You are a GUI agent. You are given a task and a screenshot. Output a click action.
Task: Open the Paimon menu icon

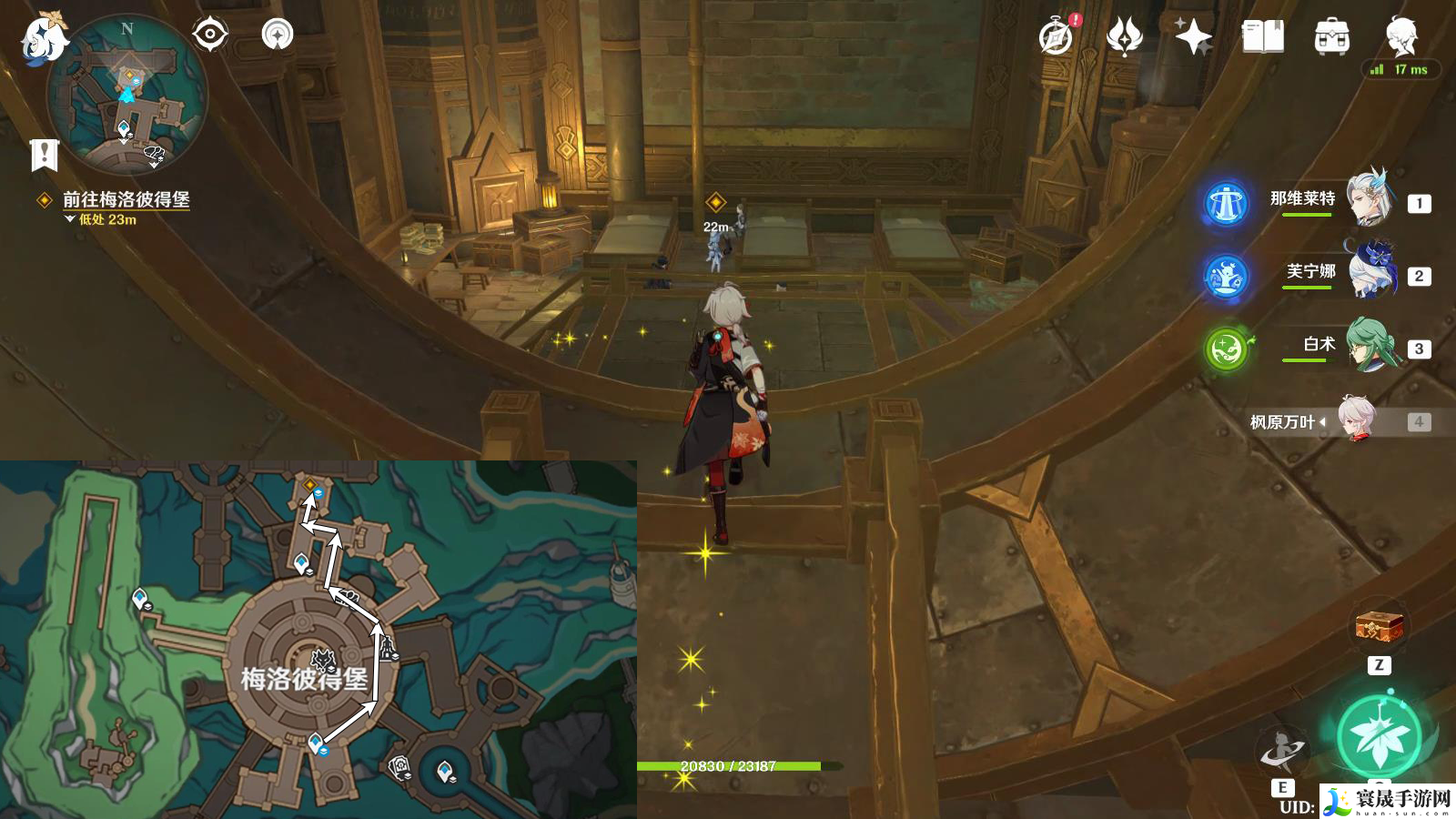coord(43,38)
